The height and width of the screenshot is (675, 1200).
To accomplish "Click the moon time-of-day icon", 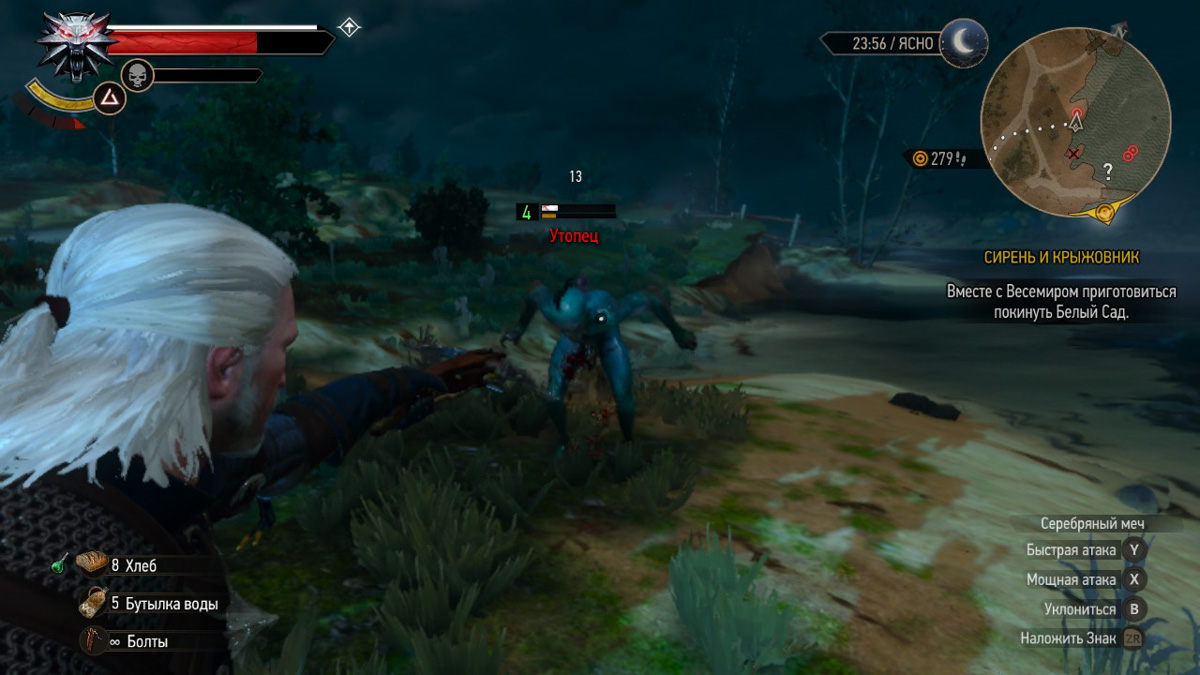I will point(962,43).
